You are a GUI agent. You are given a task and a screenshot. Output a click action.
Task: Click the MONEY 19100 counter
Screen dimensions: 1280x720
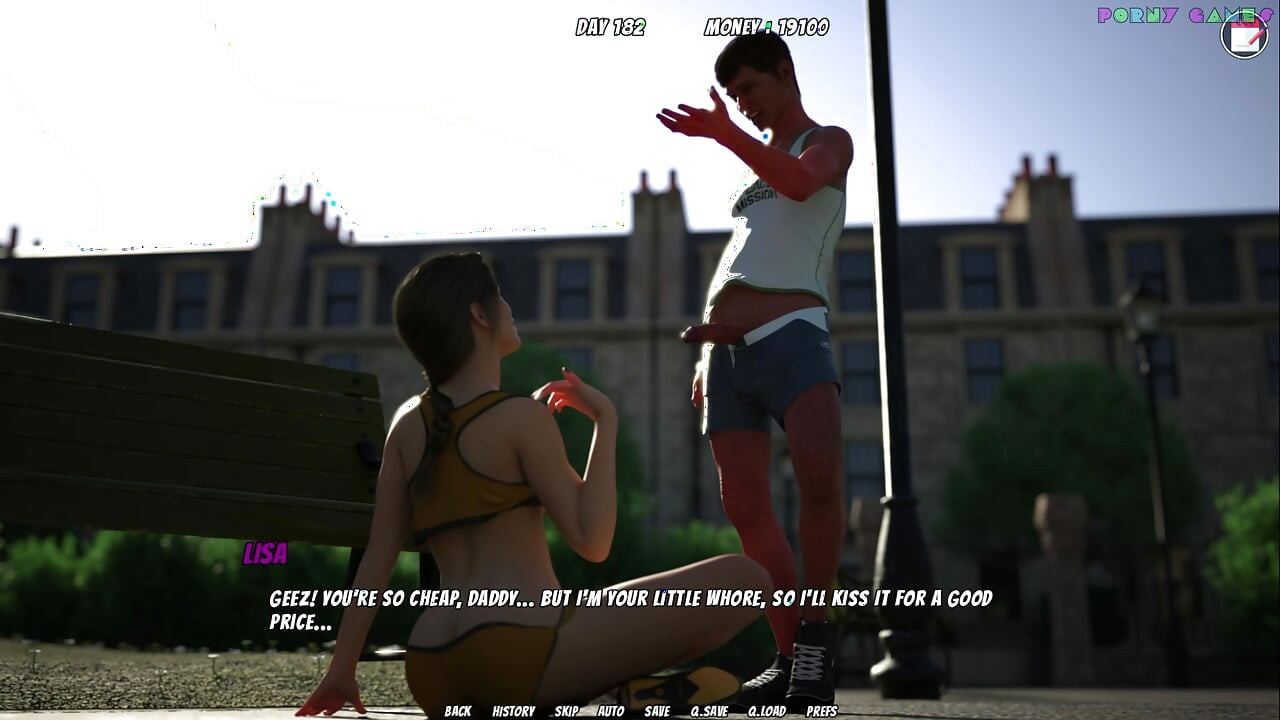[x=767, y=27]
